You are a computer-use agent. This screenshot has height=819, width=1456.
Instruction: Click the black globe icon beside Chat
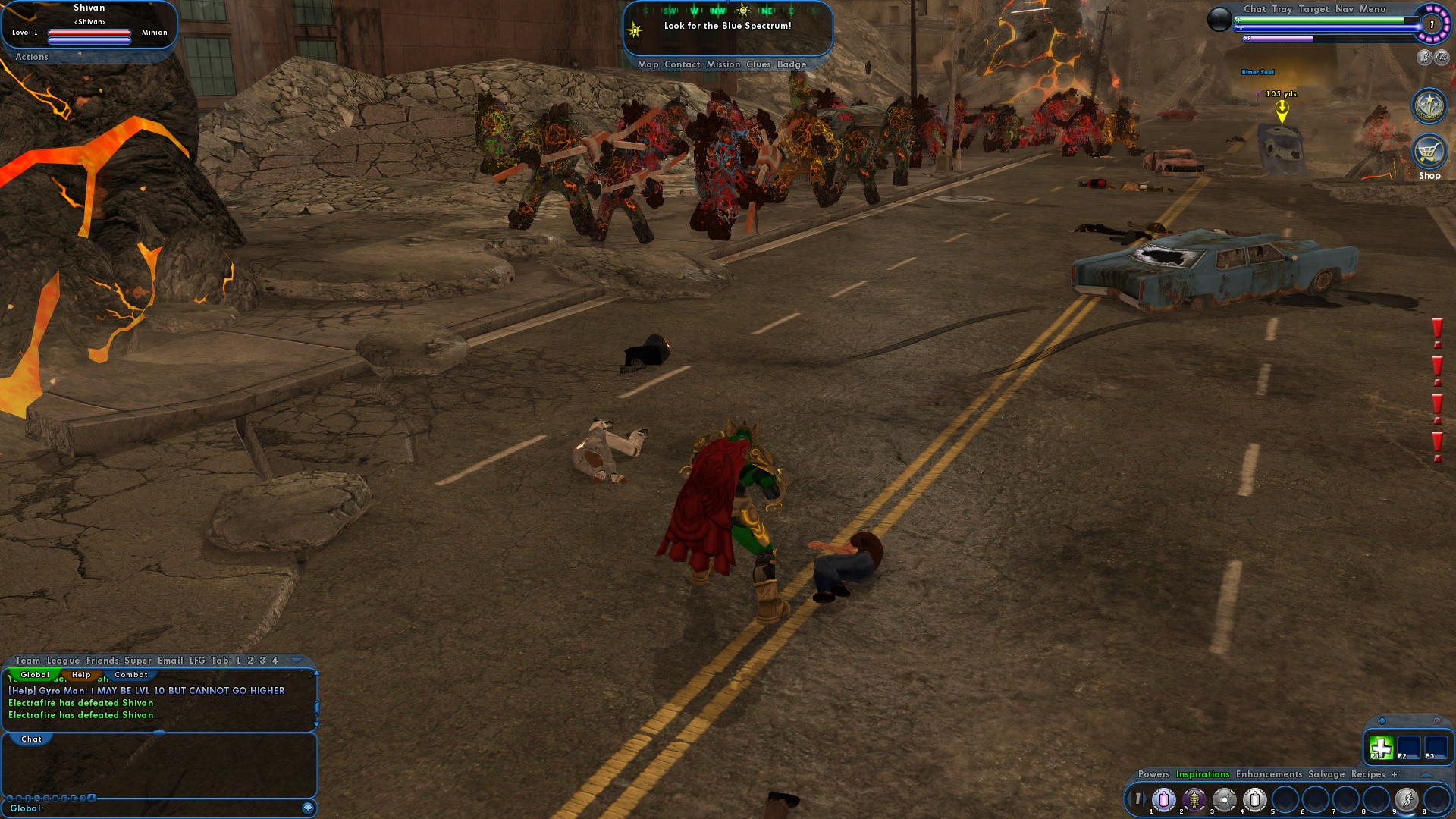coord(1220,19)
